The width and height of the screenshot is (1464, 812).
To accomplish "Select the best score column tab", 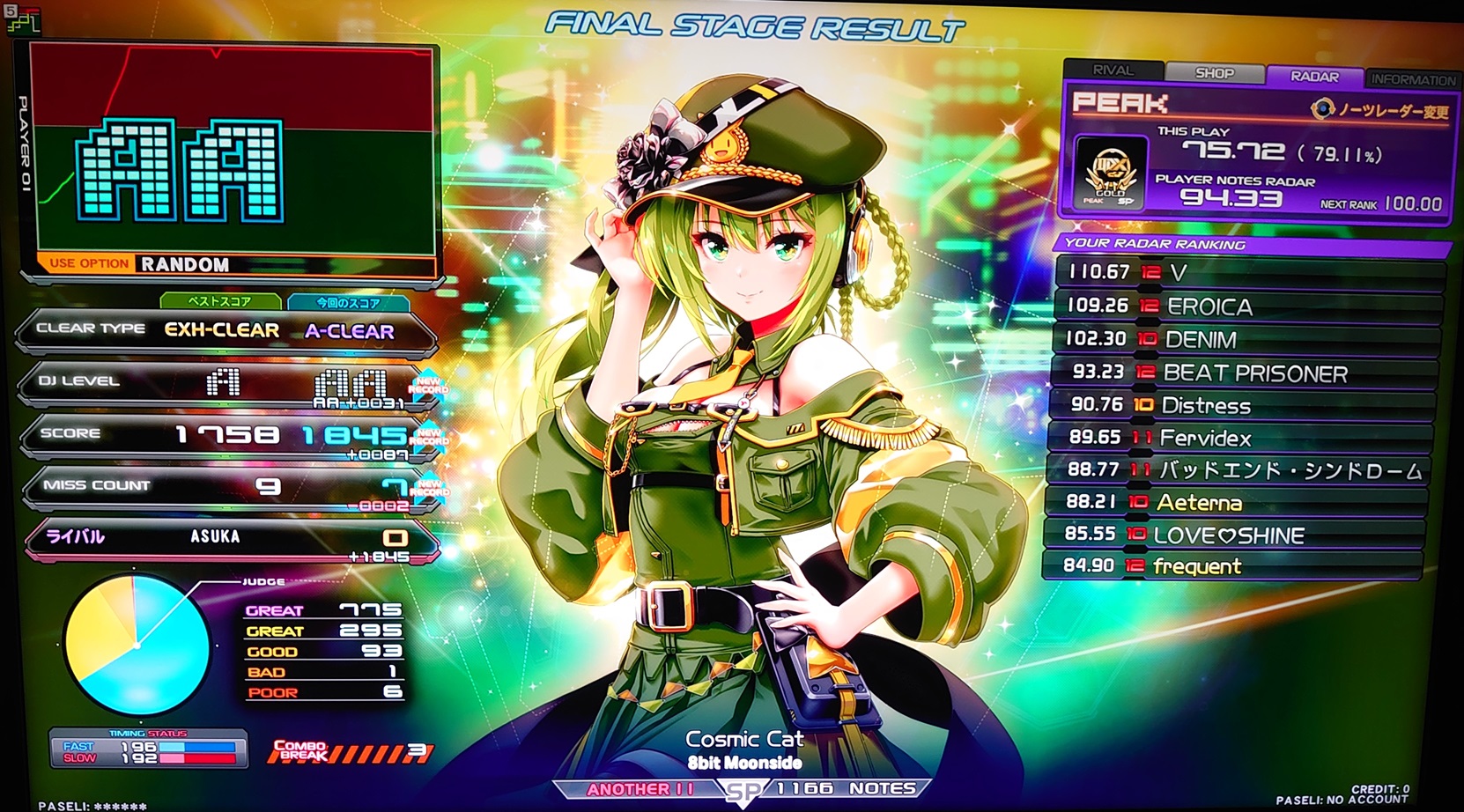I will pyautogui.click(x=220, y=301).
